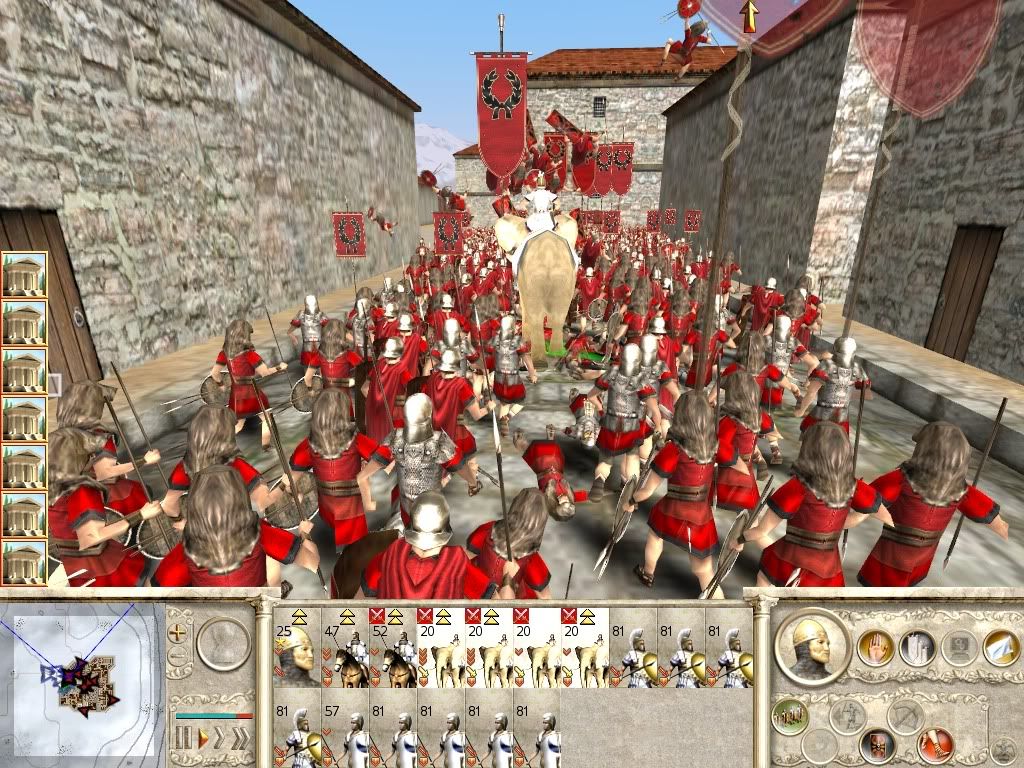Set battle speed to normal play
The height and width of the screenshot is (768, 1024).
pos(203,739)
